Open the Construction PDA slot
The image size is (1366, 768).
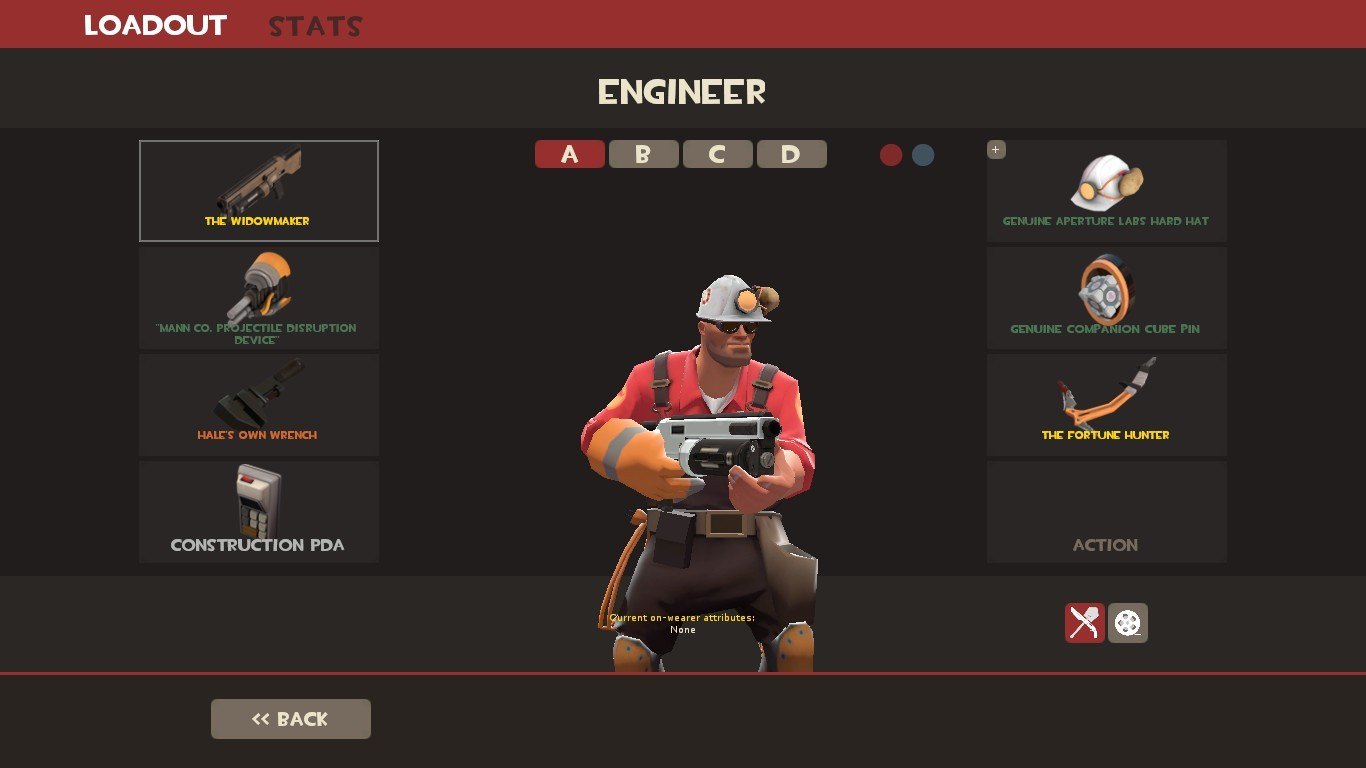258,512
